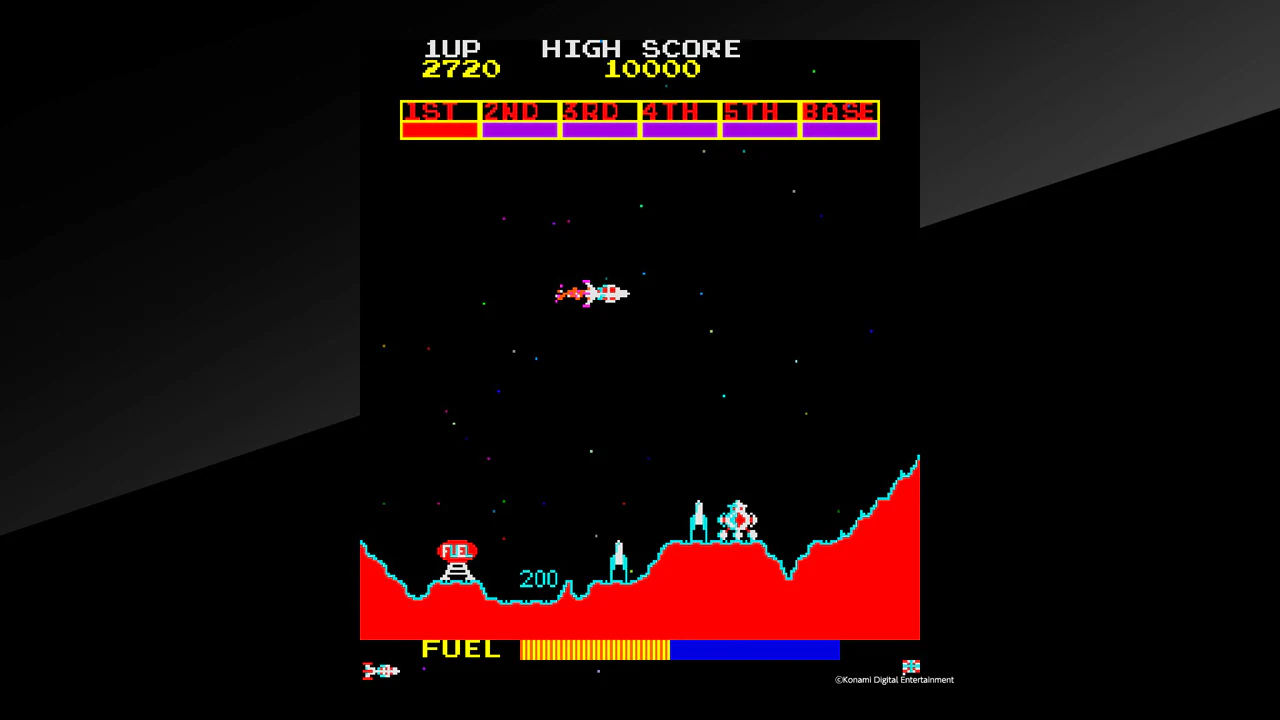This screenshot has width=1280, height=720.
Task: Click the 1UP label at the top
Action: [452, 48]
